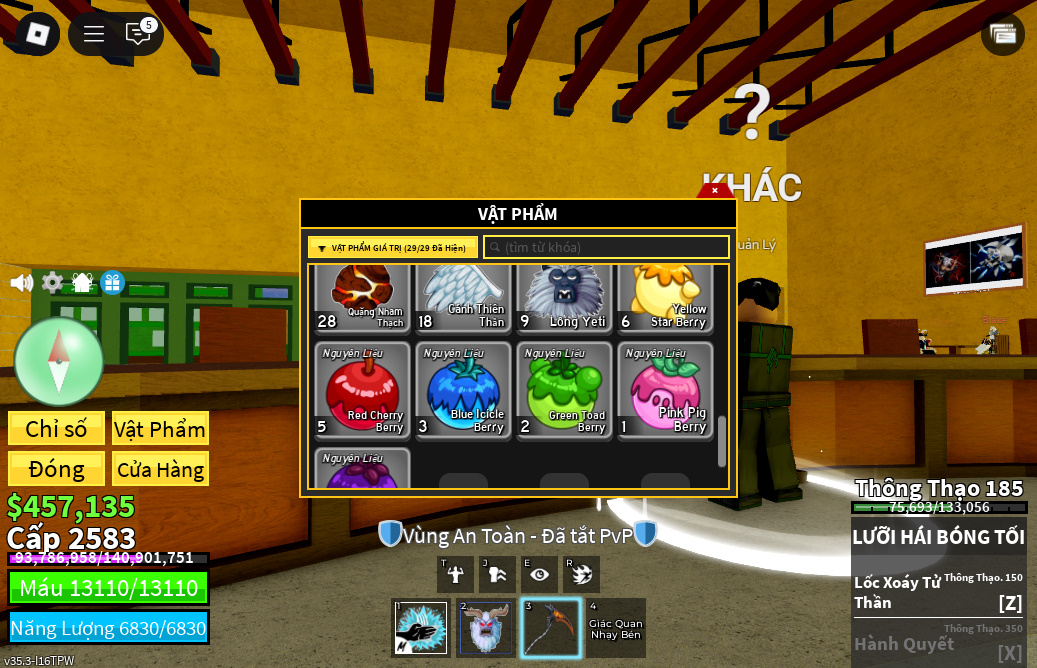The height and width of the screenshot is (668, 1037).
Task: Open the Roblox chat button
Action: (x=138, y=33)
